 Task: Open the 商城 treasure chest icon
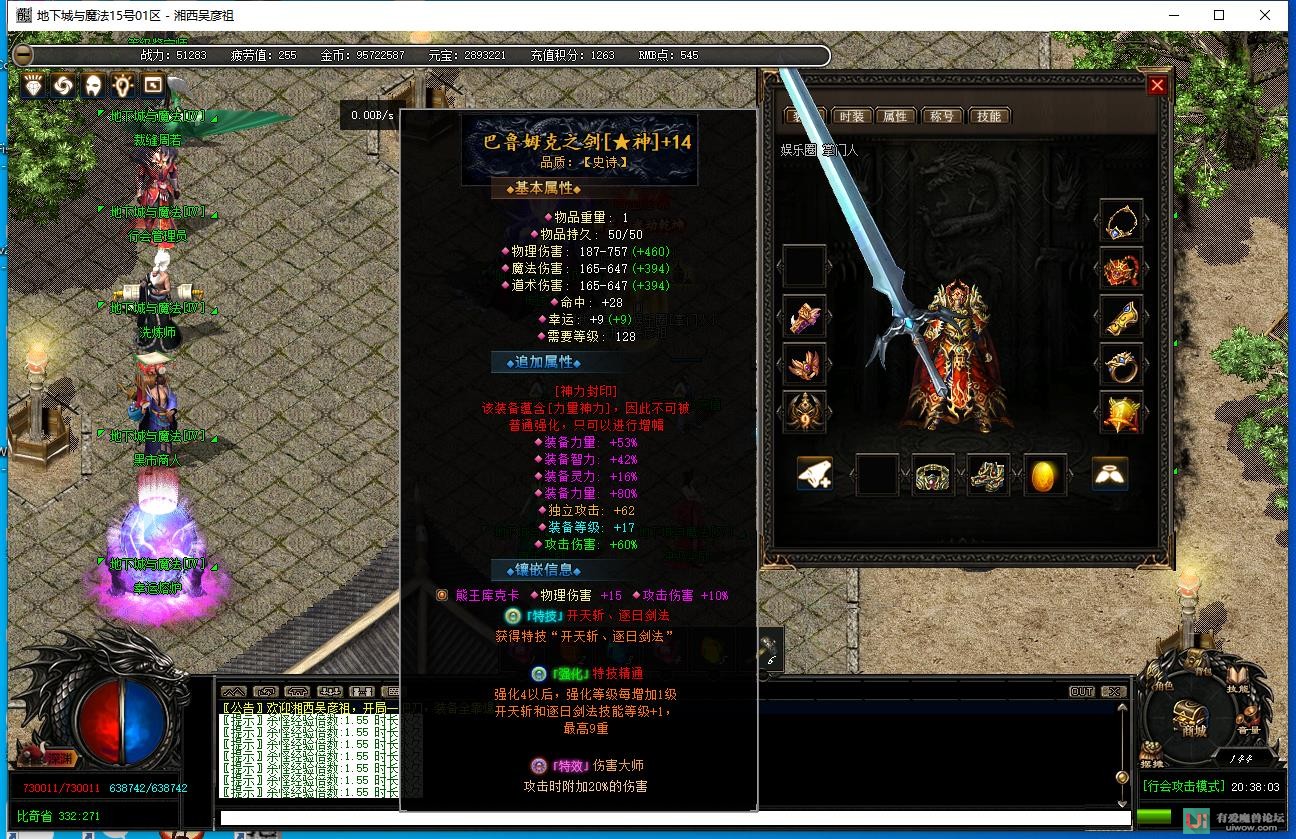point(1188,712)
